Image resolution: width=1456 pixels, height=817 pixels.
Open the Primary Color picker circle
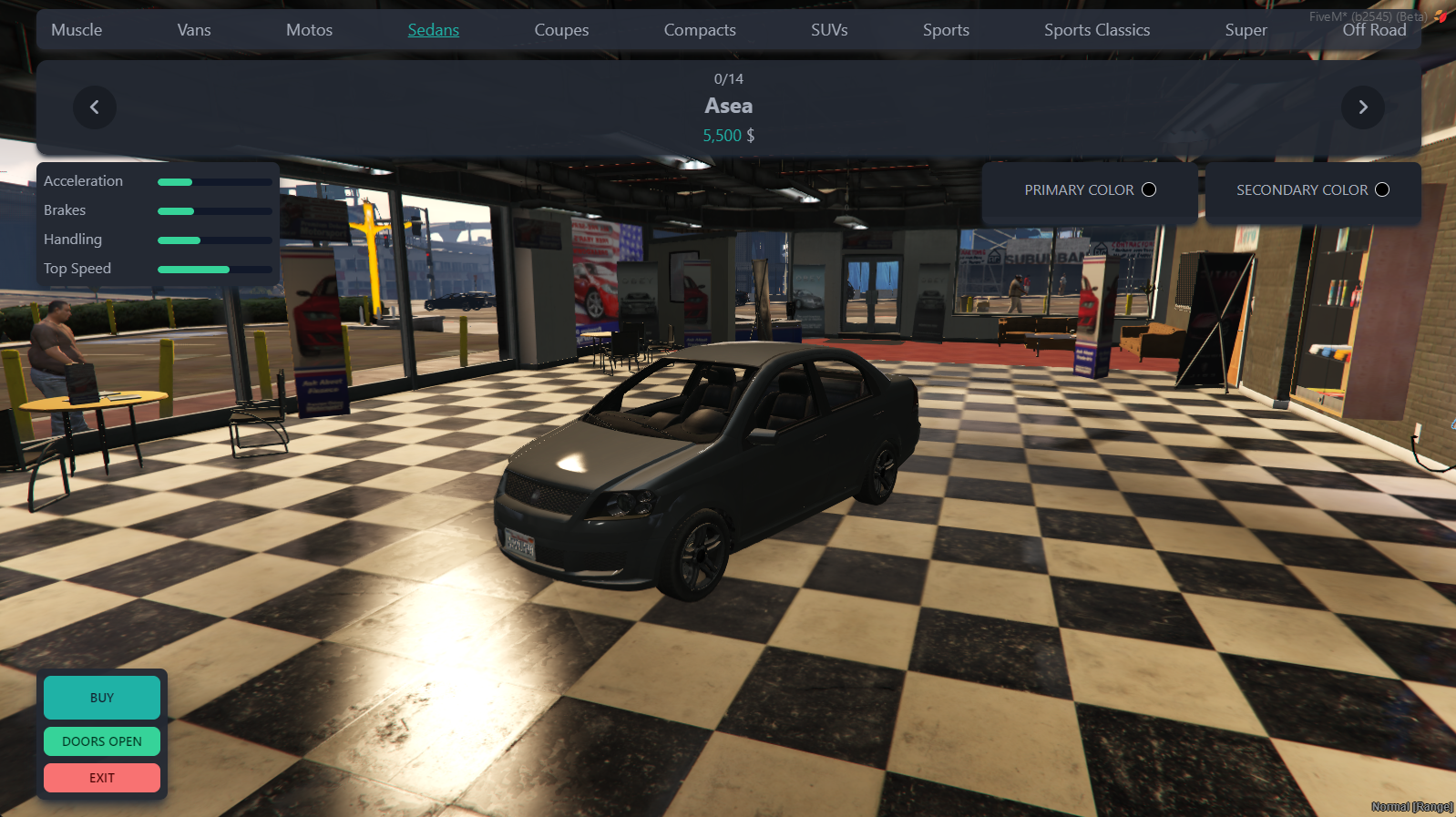click(1149, 189)
